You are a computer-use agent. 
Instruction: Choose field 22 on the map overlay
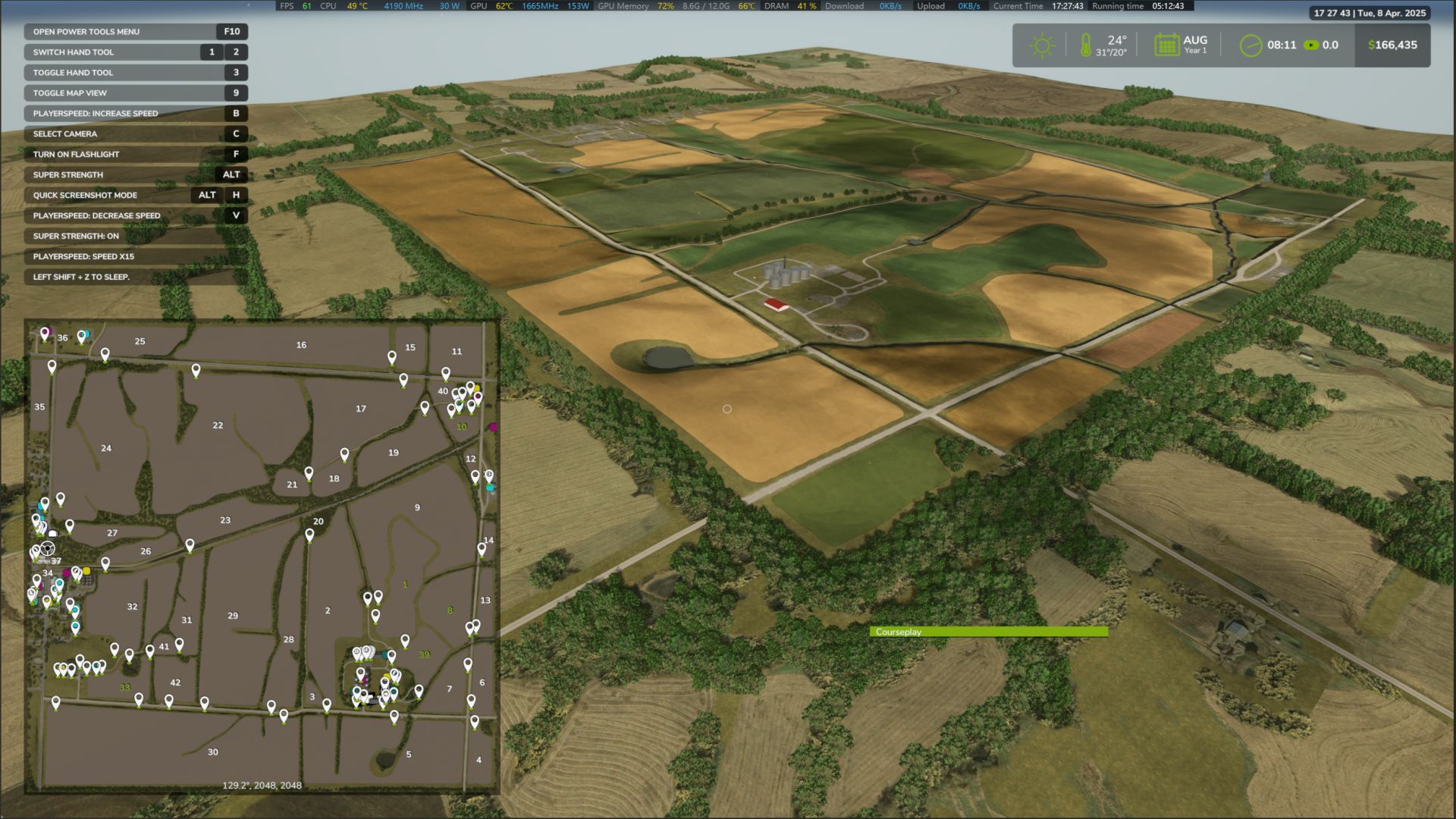pos(218,425)
